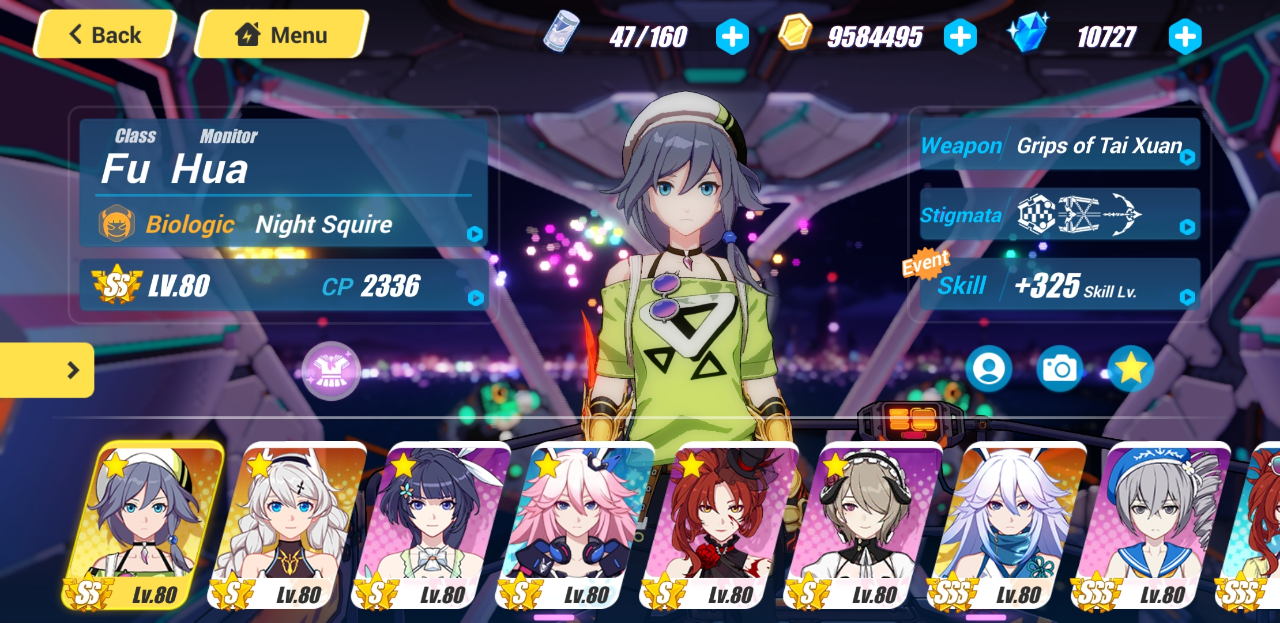Open the Weapon Grips of Tai Xuan panel
1280x623 pixels.
tap(1058, 146)
